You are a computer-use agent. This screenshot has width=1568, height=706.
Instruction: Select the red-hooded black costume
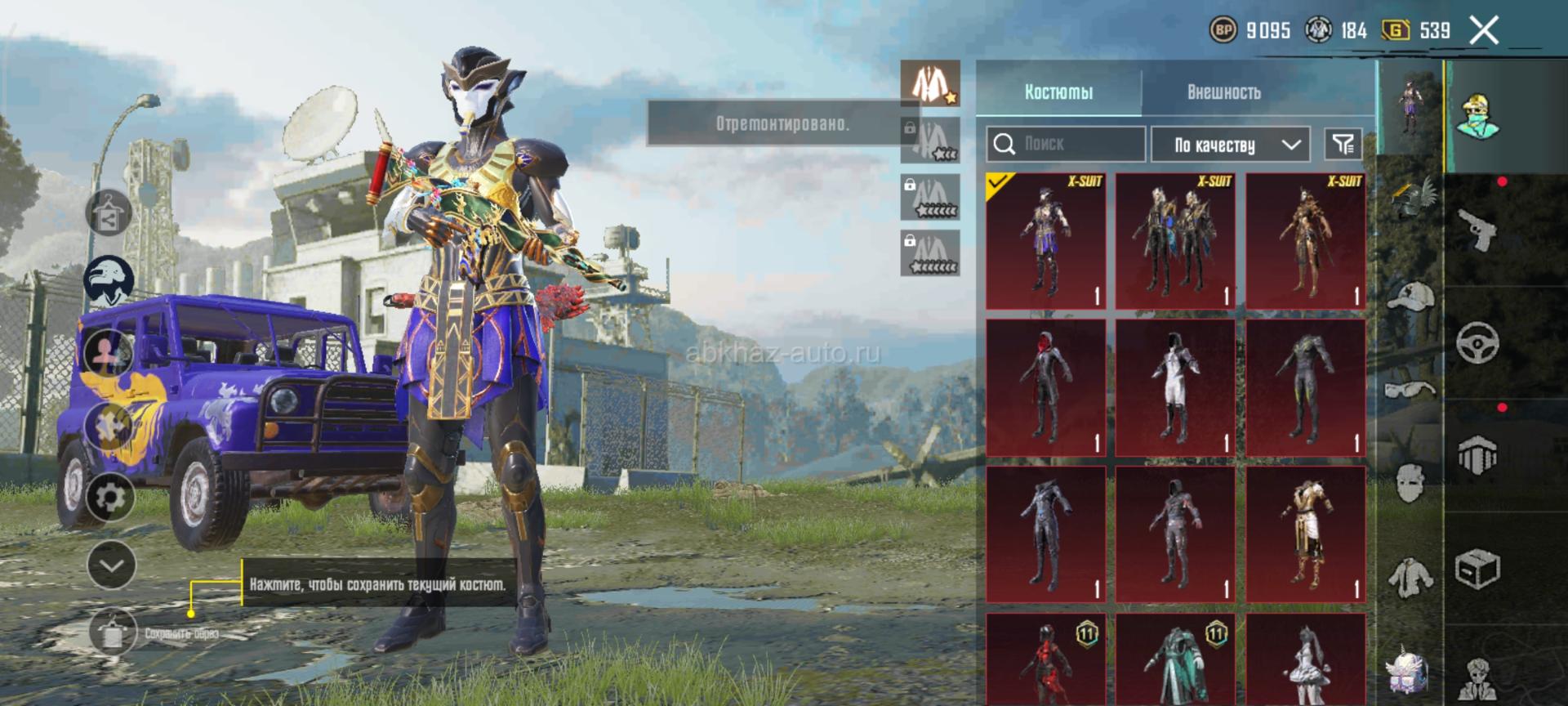(1045, 388)
